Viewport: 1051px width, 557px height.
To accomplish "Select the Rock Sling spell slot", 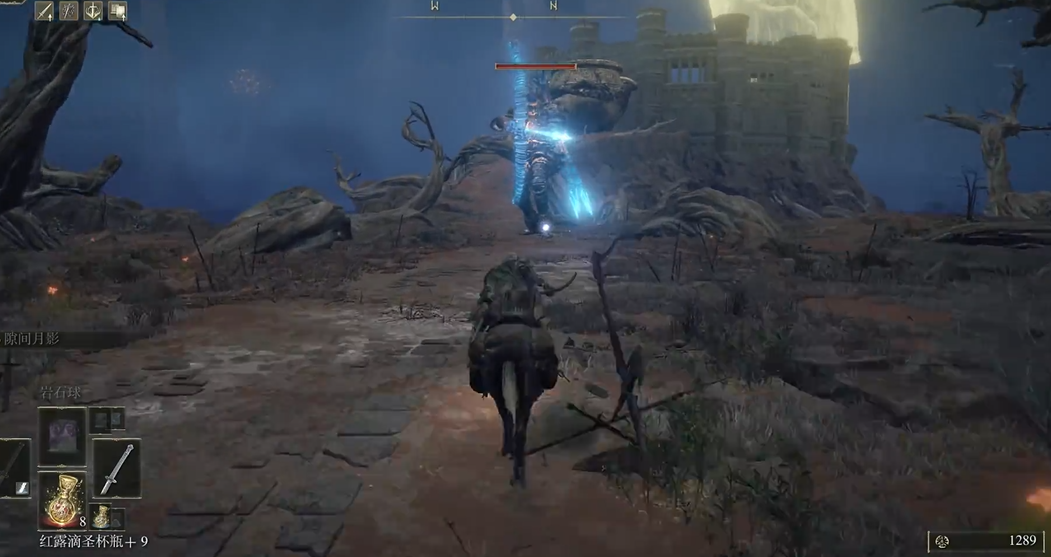I will pos(62,436).
